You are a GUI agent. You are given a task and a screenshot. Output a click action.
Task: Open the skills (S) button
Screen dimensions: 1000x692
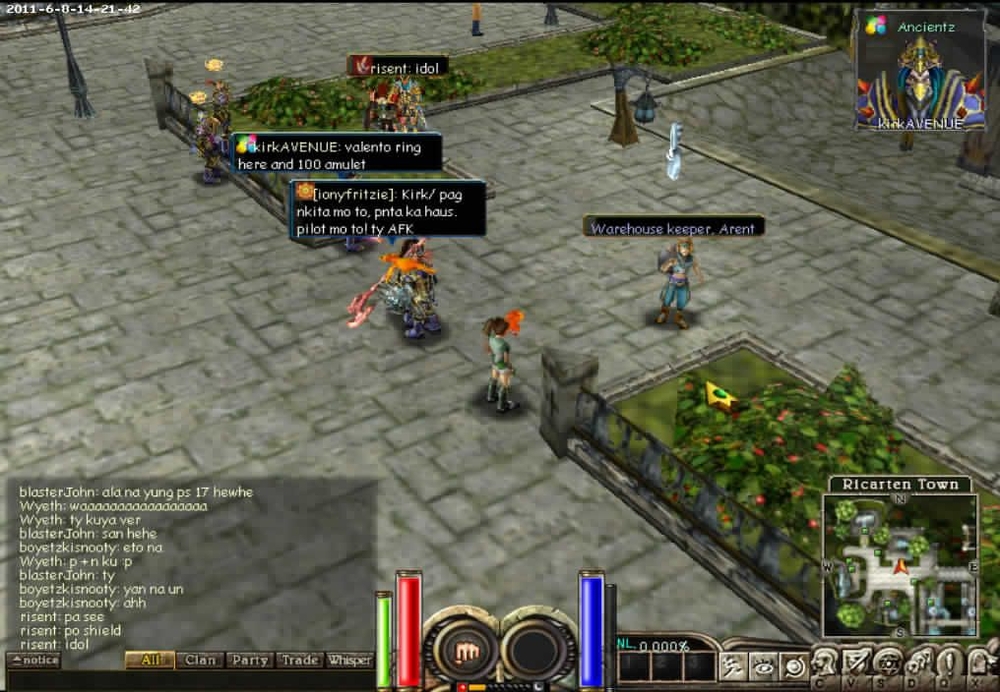pos(887,664)
